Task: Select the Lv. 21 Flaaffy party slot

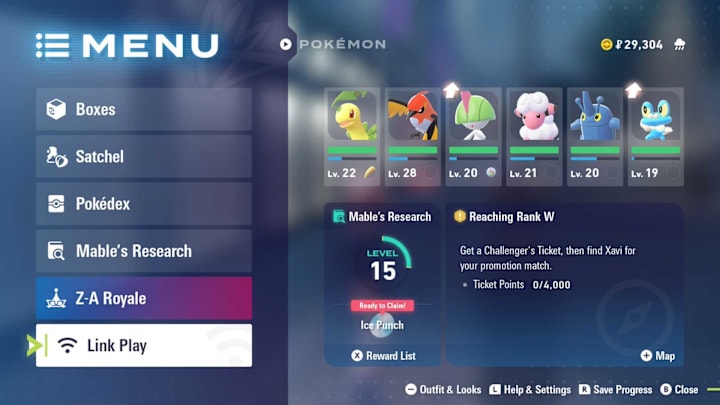Action: click(x=533, y=135)
